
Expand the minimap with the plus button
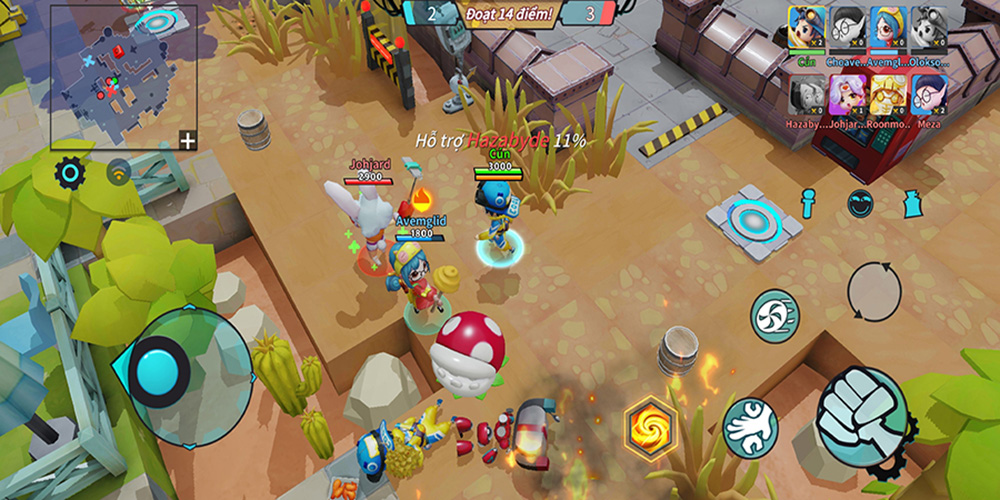click(187, 140)
